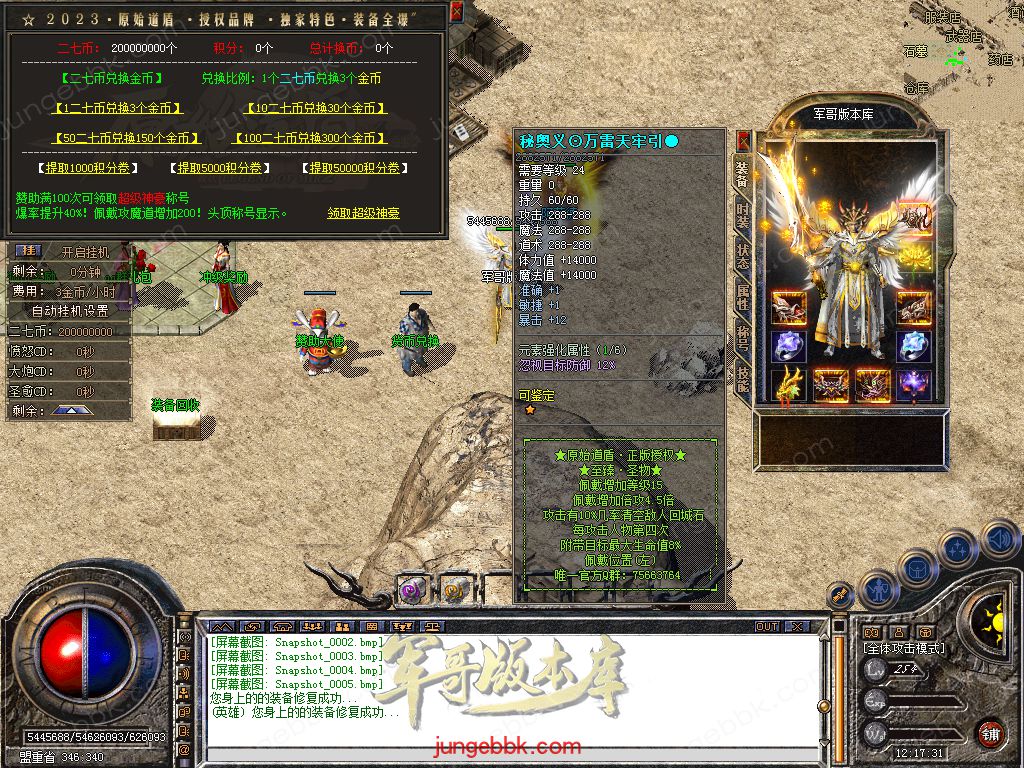The width and height of the screenshot is (1024, 768).
Task: Switch to the 时装 fashion tab
Action: click(742, 214)
